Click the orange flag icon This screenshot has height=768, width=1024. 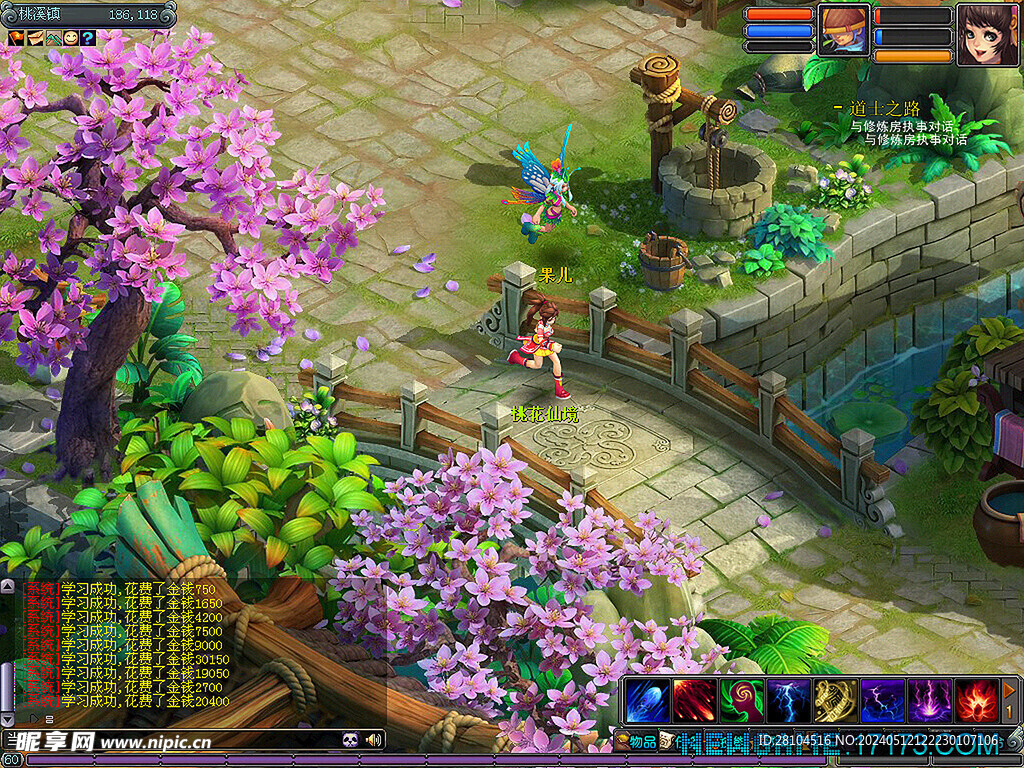(16, 38)
